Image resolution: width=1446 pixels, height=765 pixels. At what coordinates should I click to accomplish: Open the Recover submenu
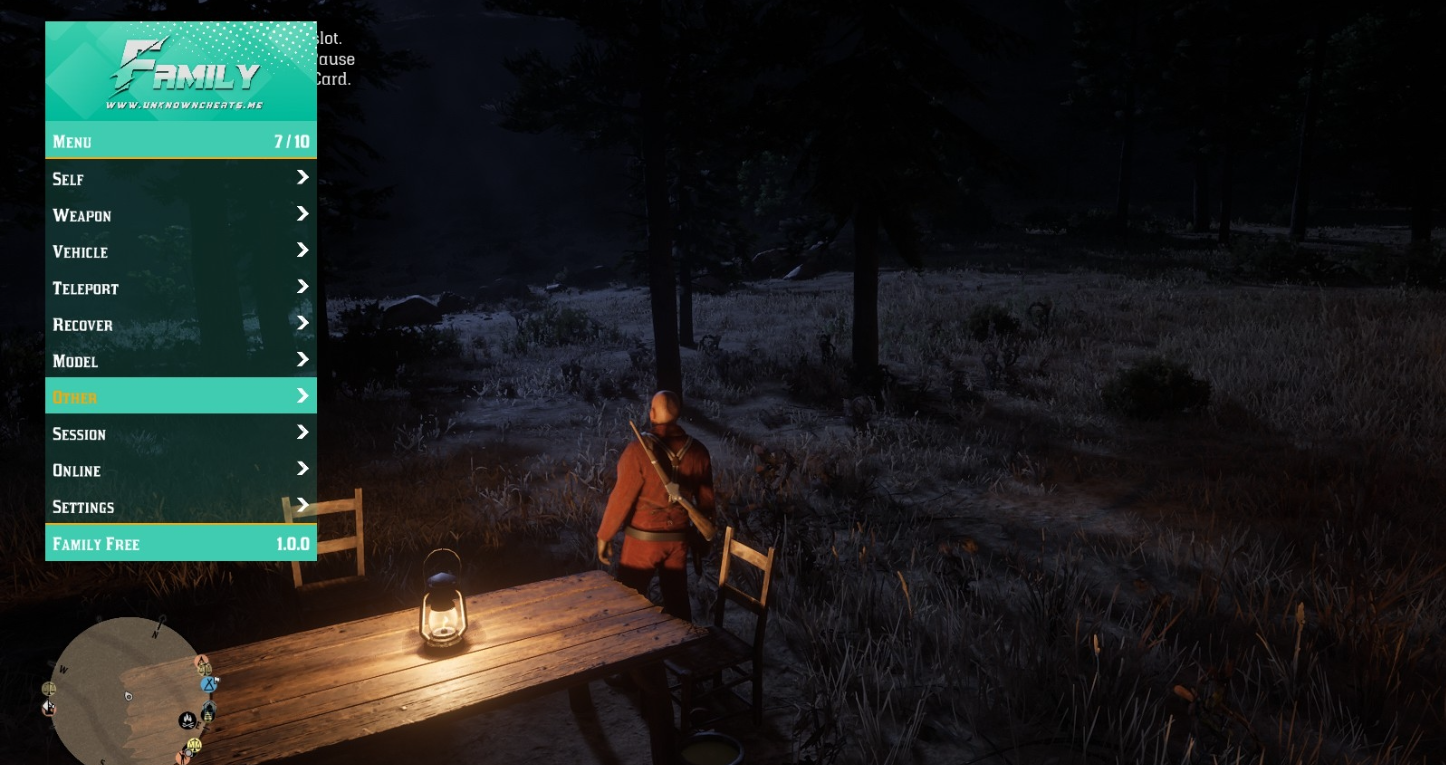point(180,325)
